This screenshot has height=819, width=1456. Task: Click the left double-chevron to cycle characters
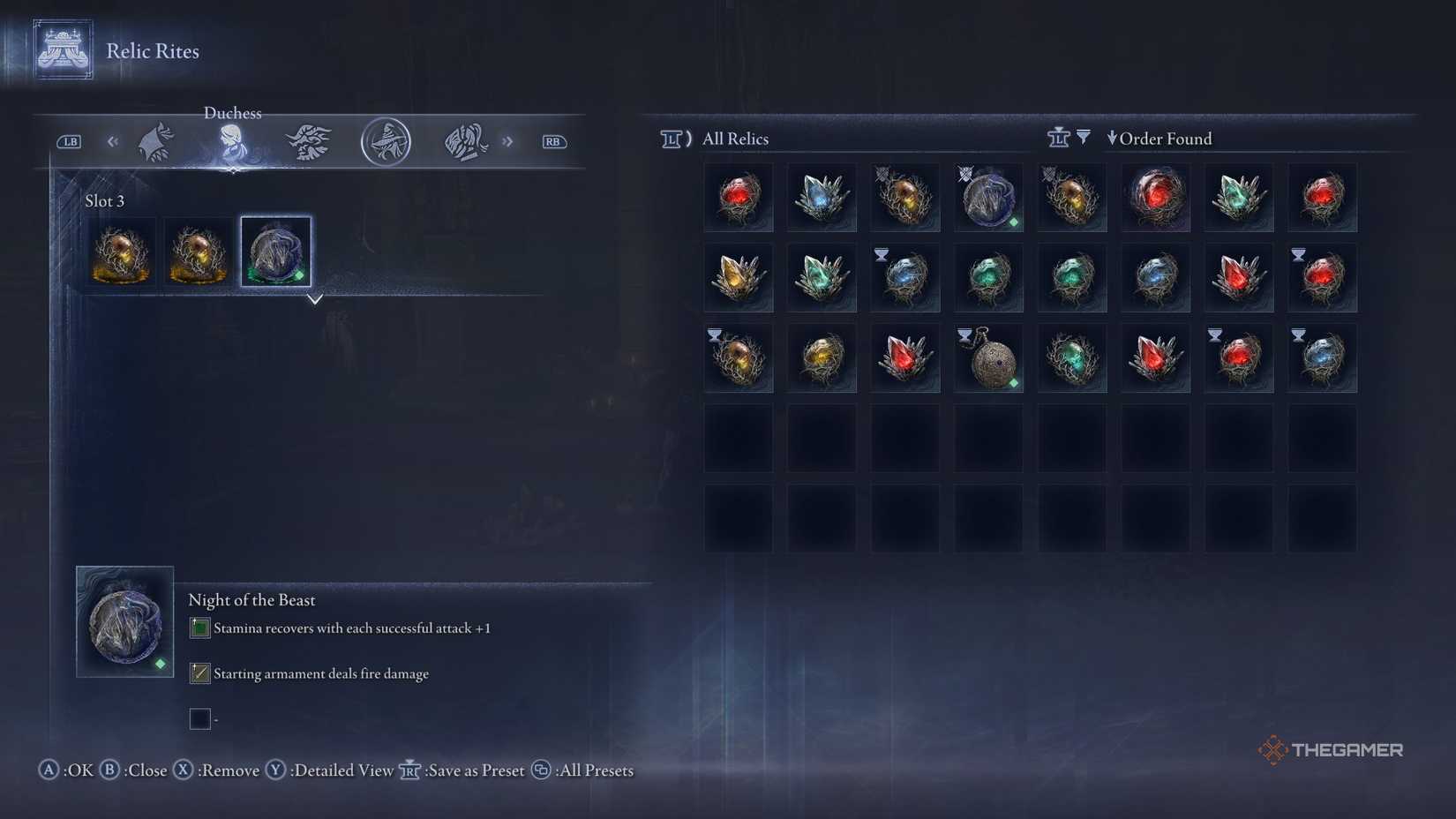111,141
